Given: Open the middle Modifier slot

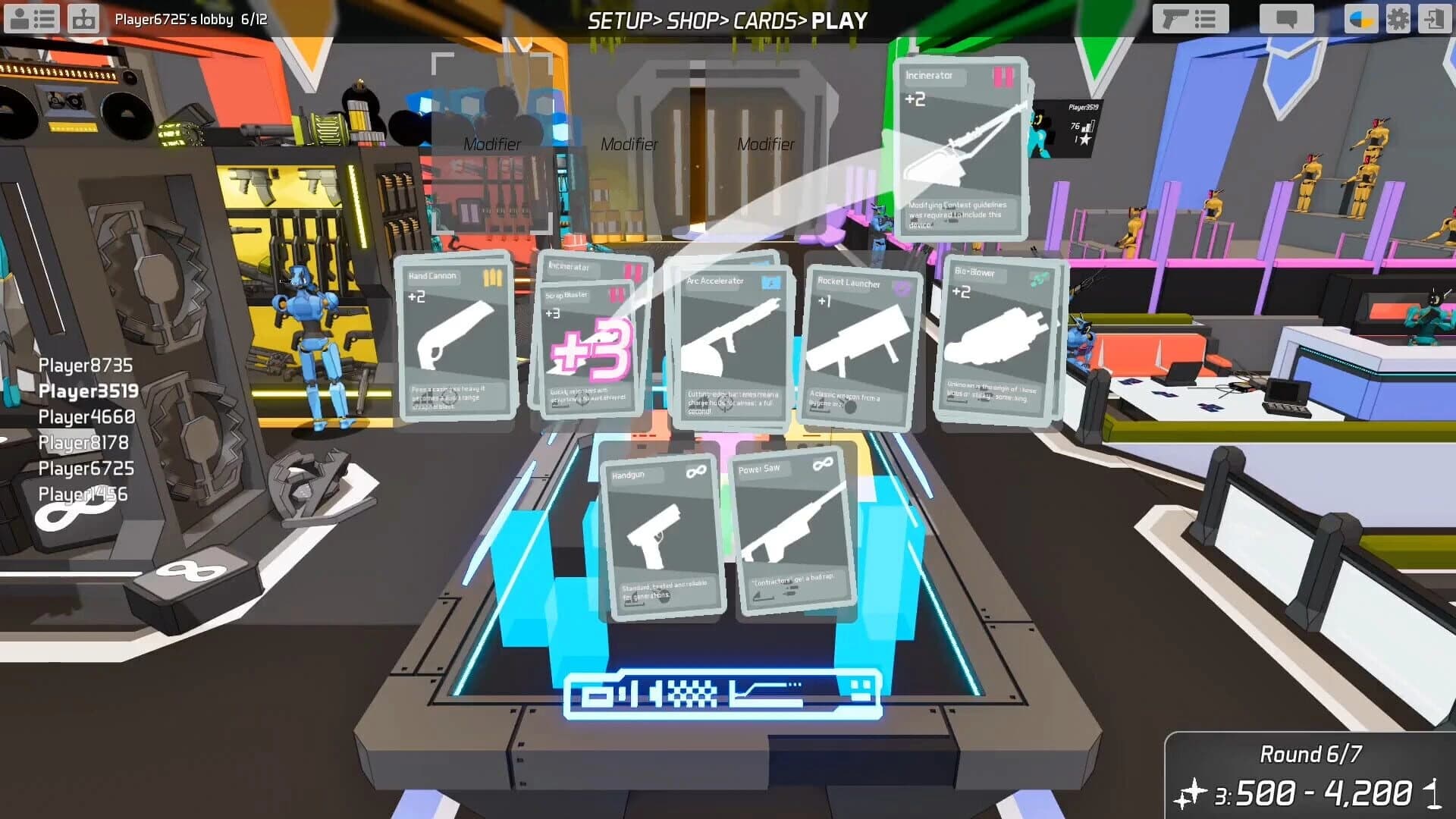Looking at the screenshot, I should tap(629, 143).
